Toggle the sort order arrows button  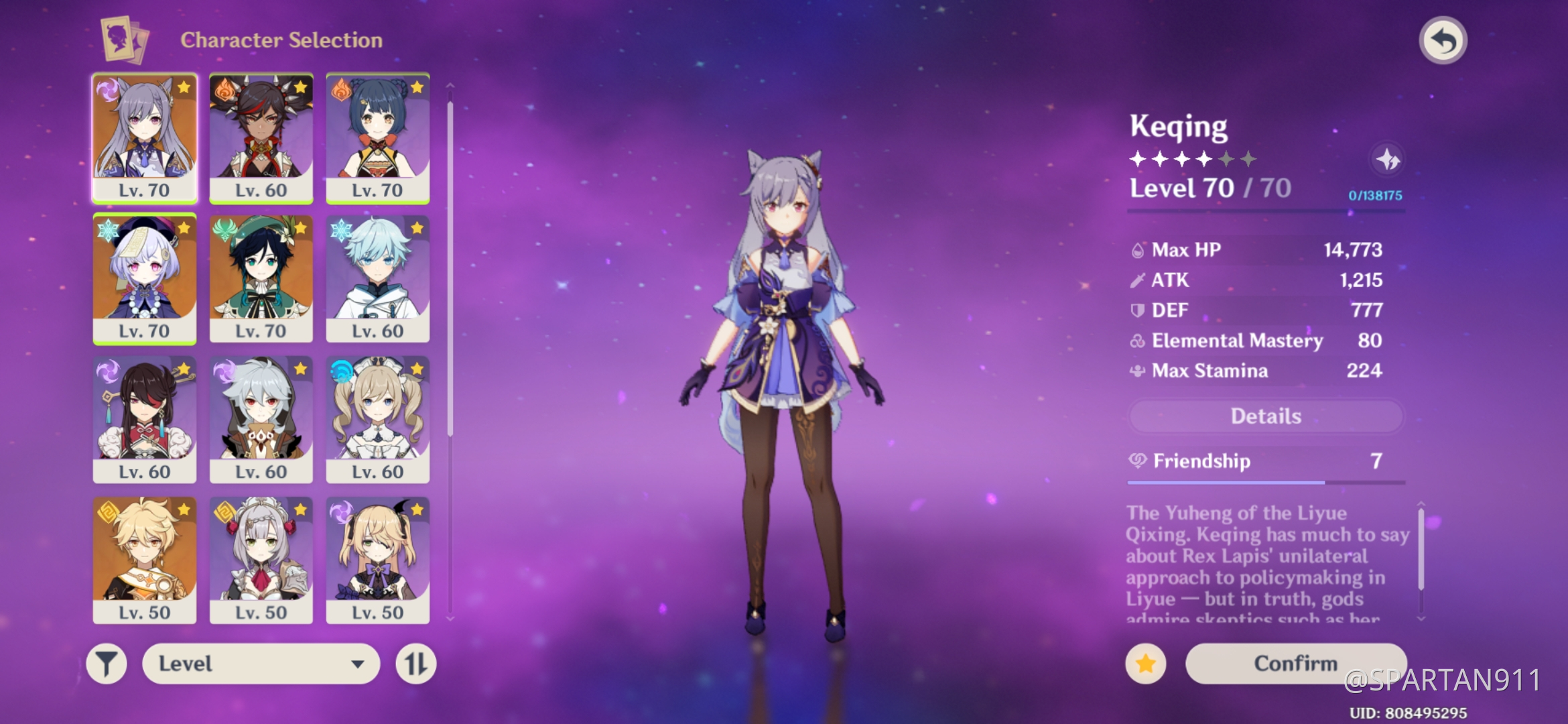click(415, 664)
